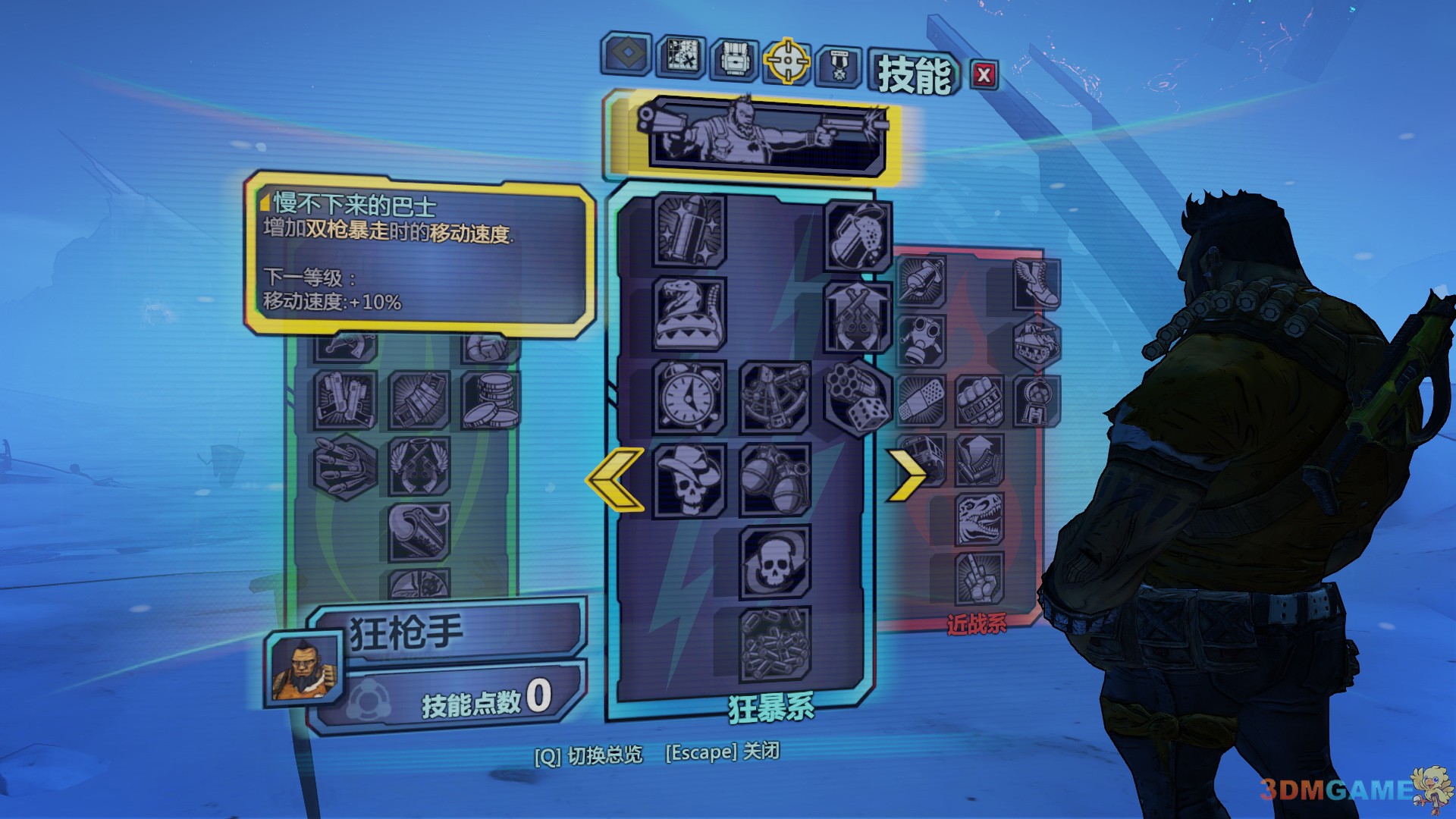The image size is (1456, 819).
Task: Select the beer mug skill icon
Action: point(858,236)
